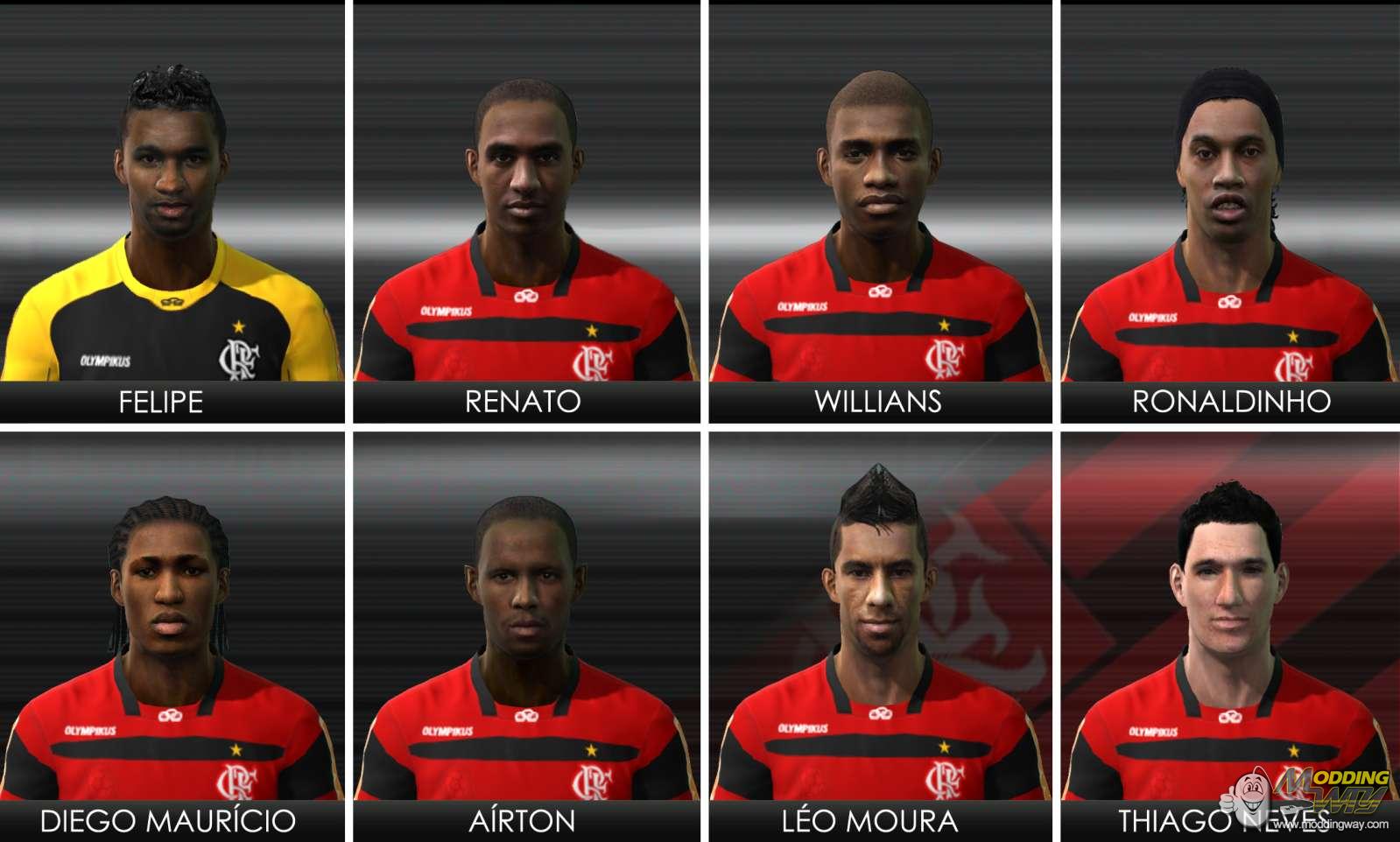Choose the Renato player face tile

[526, 210]
